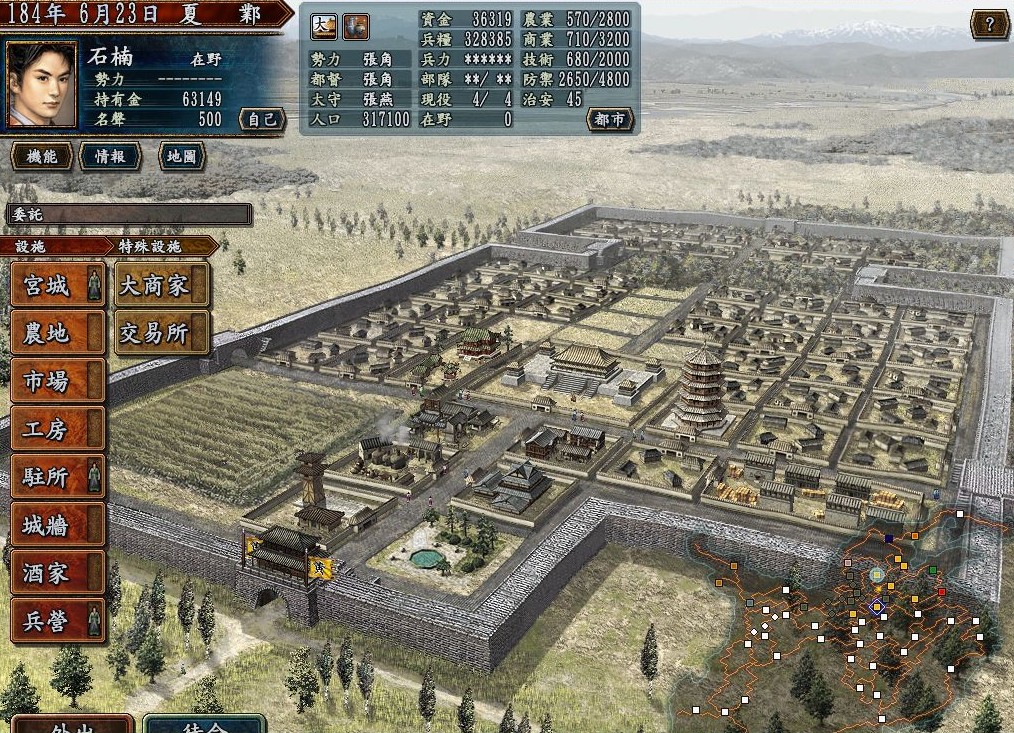Click the 都市 city info button
This screenshot has width=1014, height=733.
point(609,120)
